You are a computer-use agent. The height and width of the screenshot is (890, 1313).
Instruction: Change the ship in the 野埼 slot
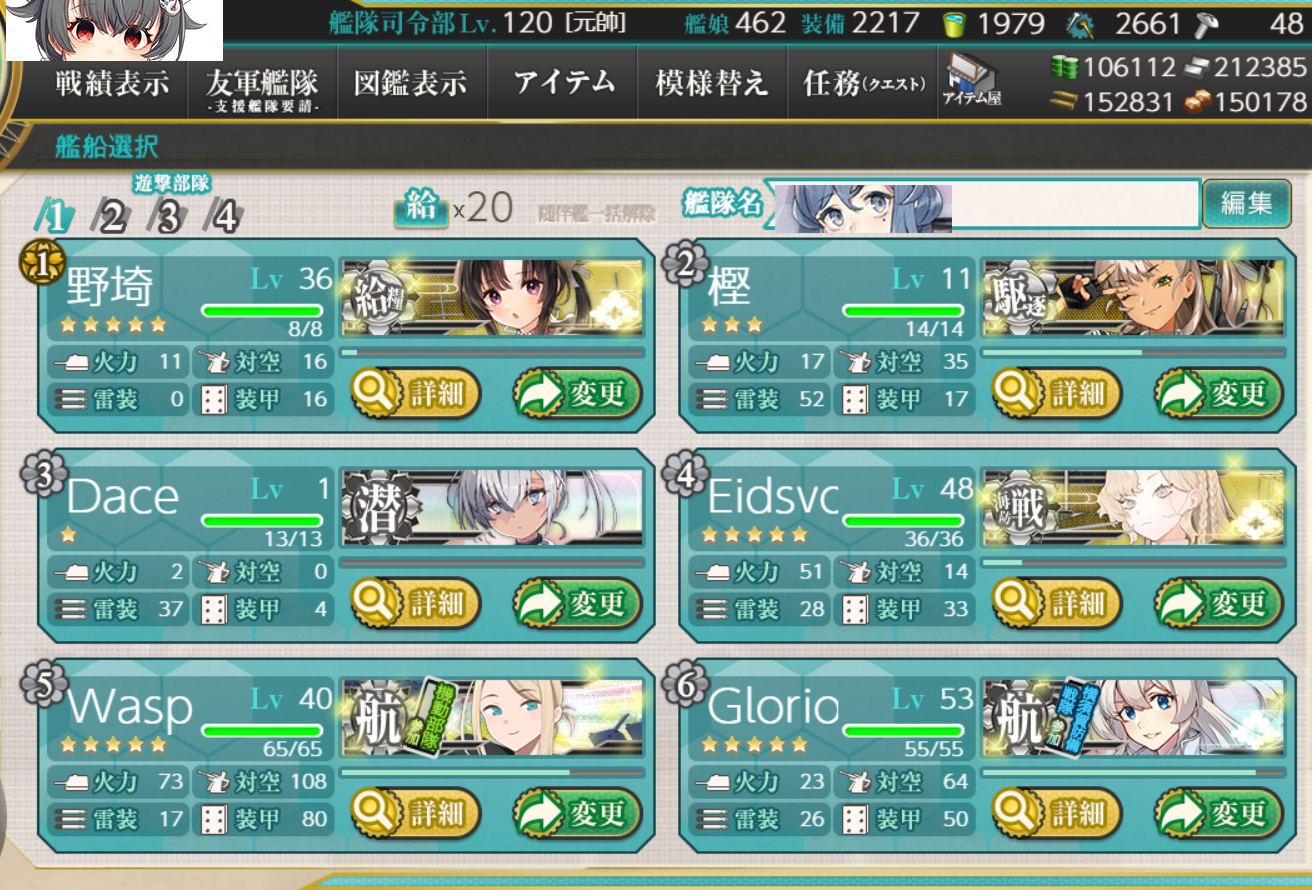[x=578, y=394]
